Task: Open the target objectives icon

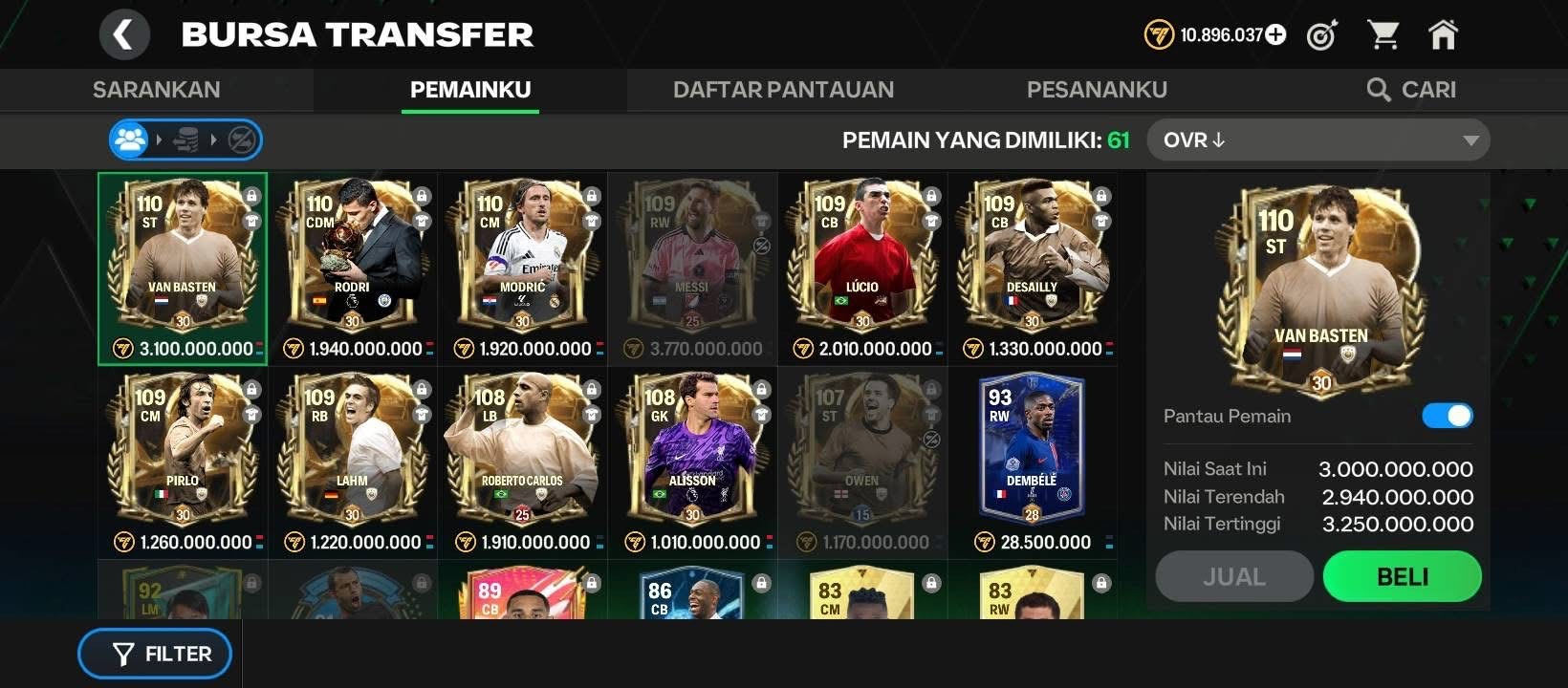Action: click(x=1322, y=35)
